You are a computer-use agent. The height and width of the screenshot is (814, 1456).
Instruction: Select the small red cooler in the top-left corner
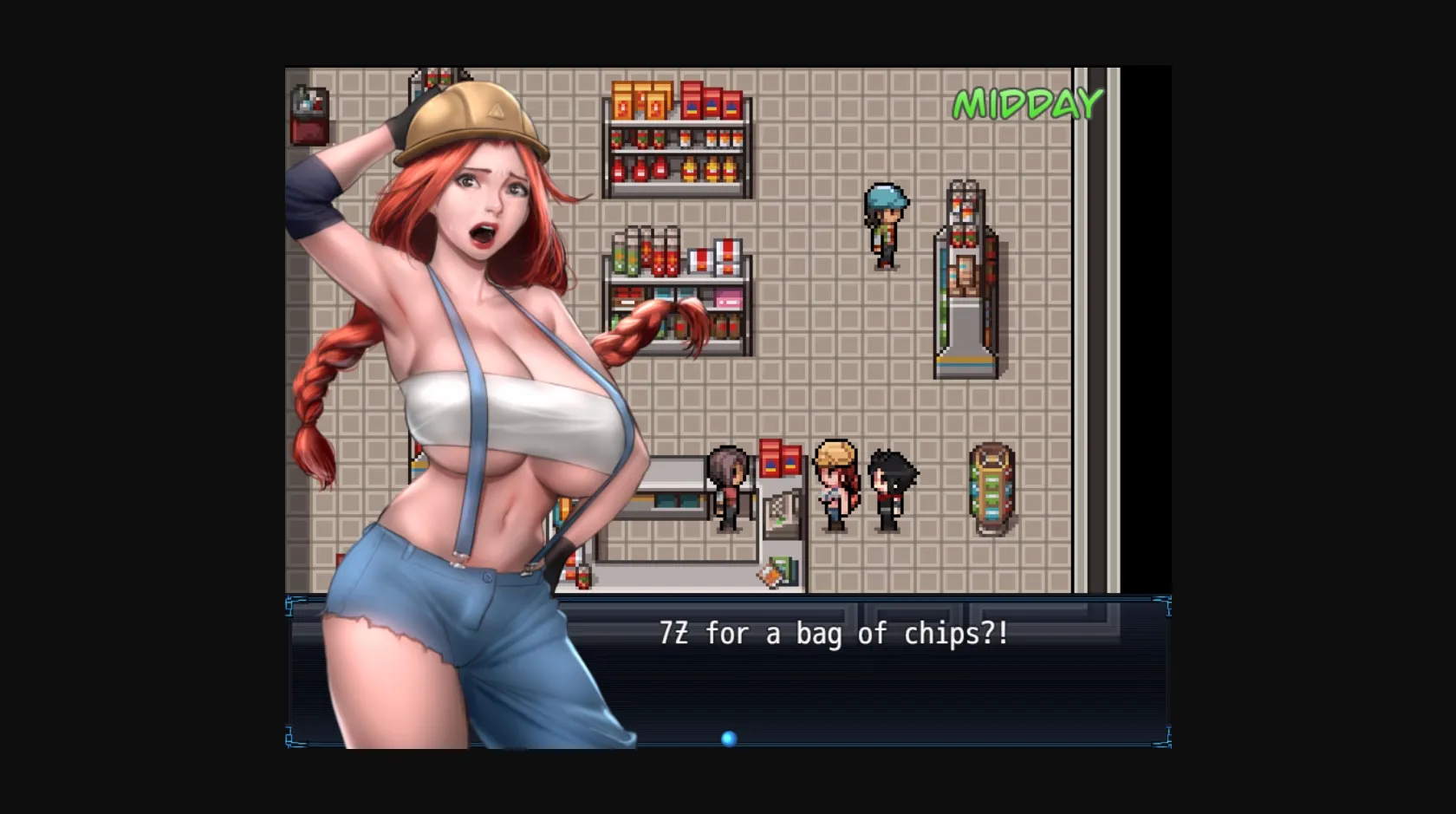308,113
